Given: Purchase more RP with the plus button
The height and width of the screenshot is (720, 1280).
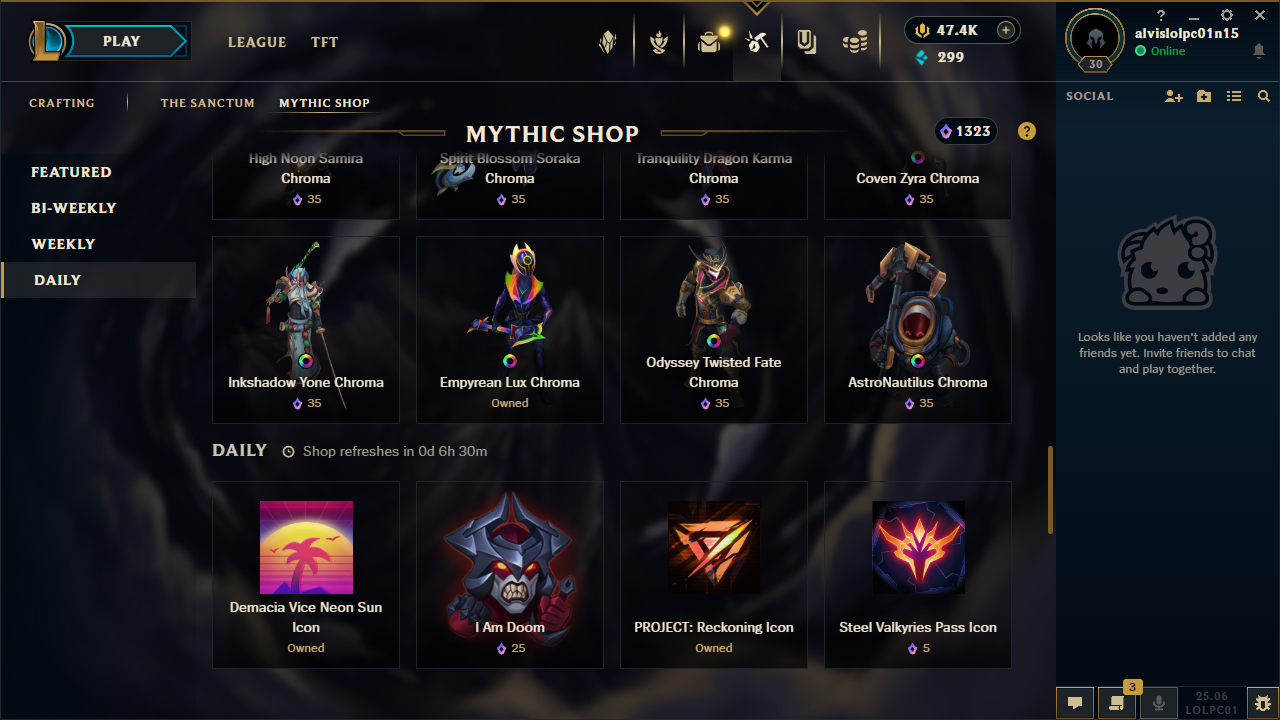Looking at the screenshot, I should click(x=1006, y=30).
